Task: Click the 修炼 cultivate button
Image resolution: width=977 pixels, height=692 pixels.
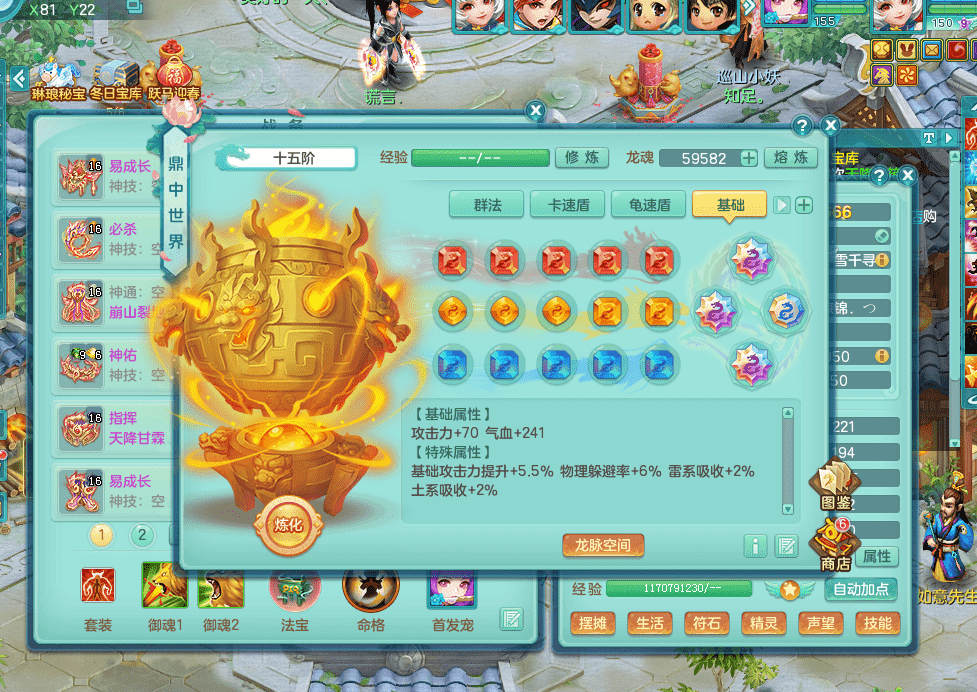Action: pyautogui.click(x=581, y=158)
